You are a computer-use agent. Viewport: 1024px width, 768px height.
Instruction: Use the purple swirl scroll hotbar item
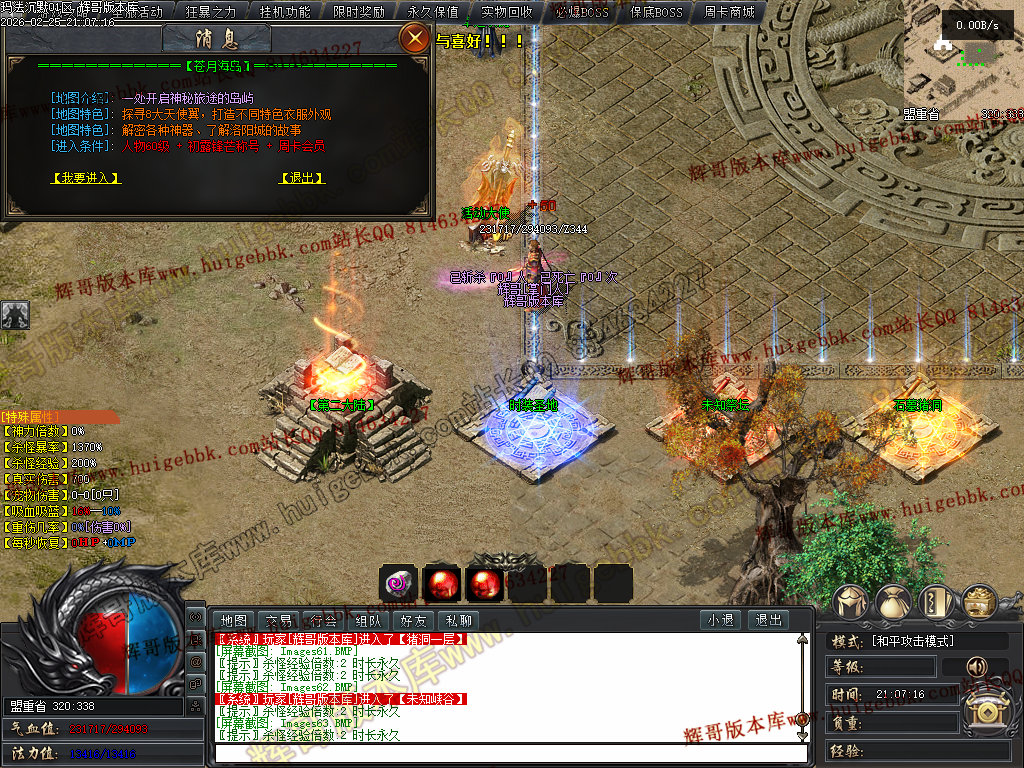pos(398,583)
